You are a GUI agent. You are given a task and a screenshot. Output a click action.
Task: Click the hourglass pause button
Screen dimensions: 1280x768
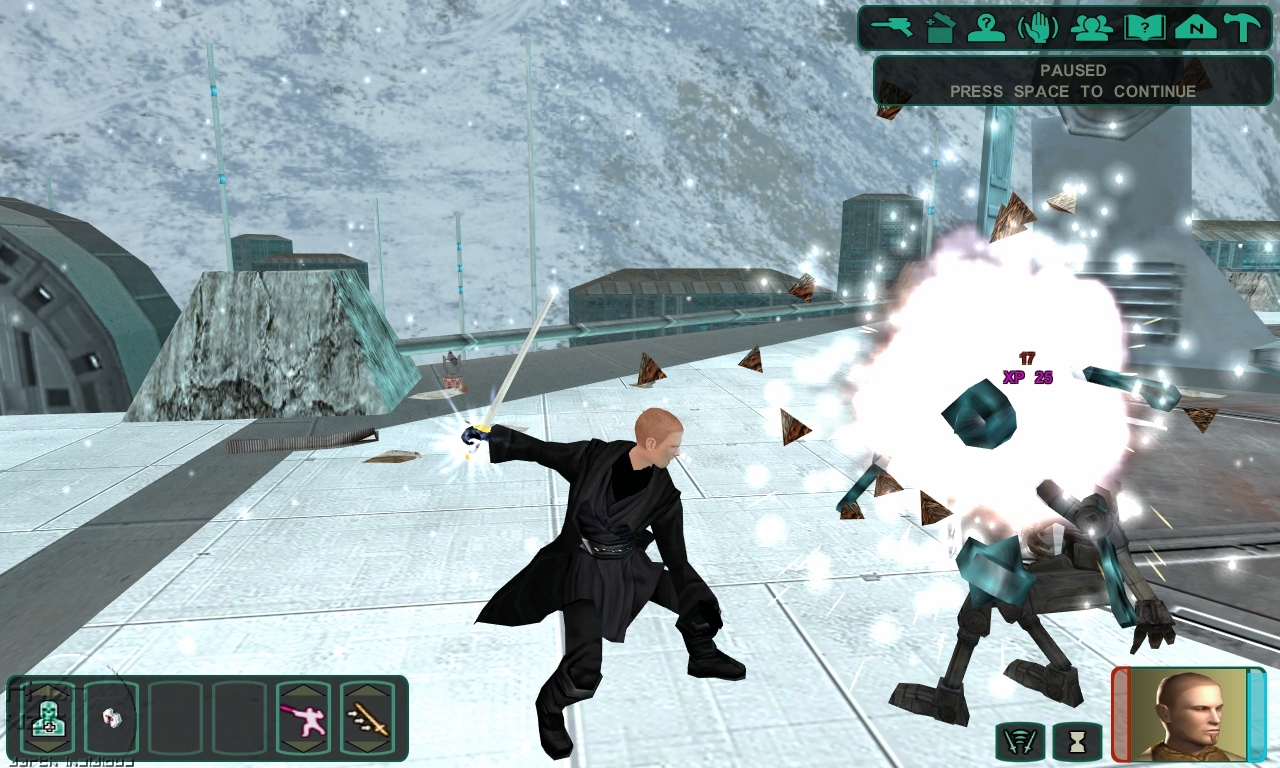[x=1077, y=743]
